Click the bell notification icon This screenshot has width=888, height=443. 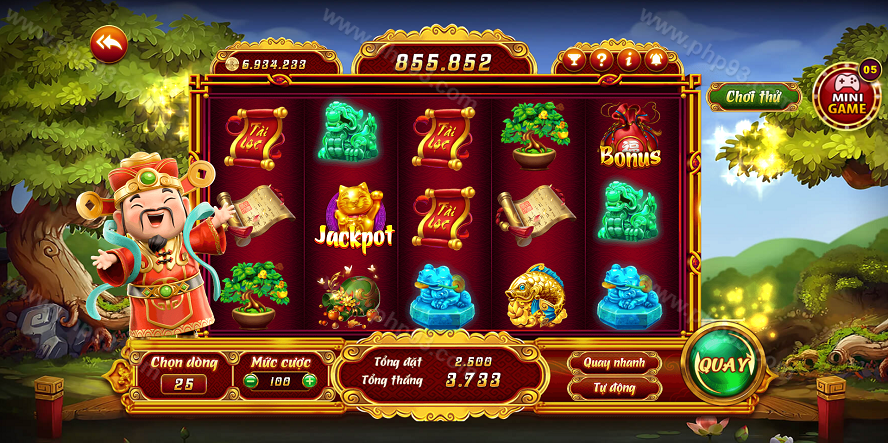pyautogui.click(x=657, y=60)
